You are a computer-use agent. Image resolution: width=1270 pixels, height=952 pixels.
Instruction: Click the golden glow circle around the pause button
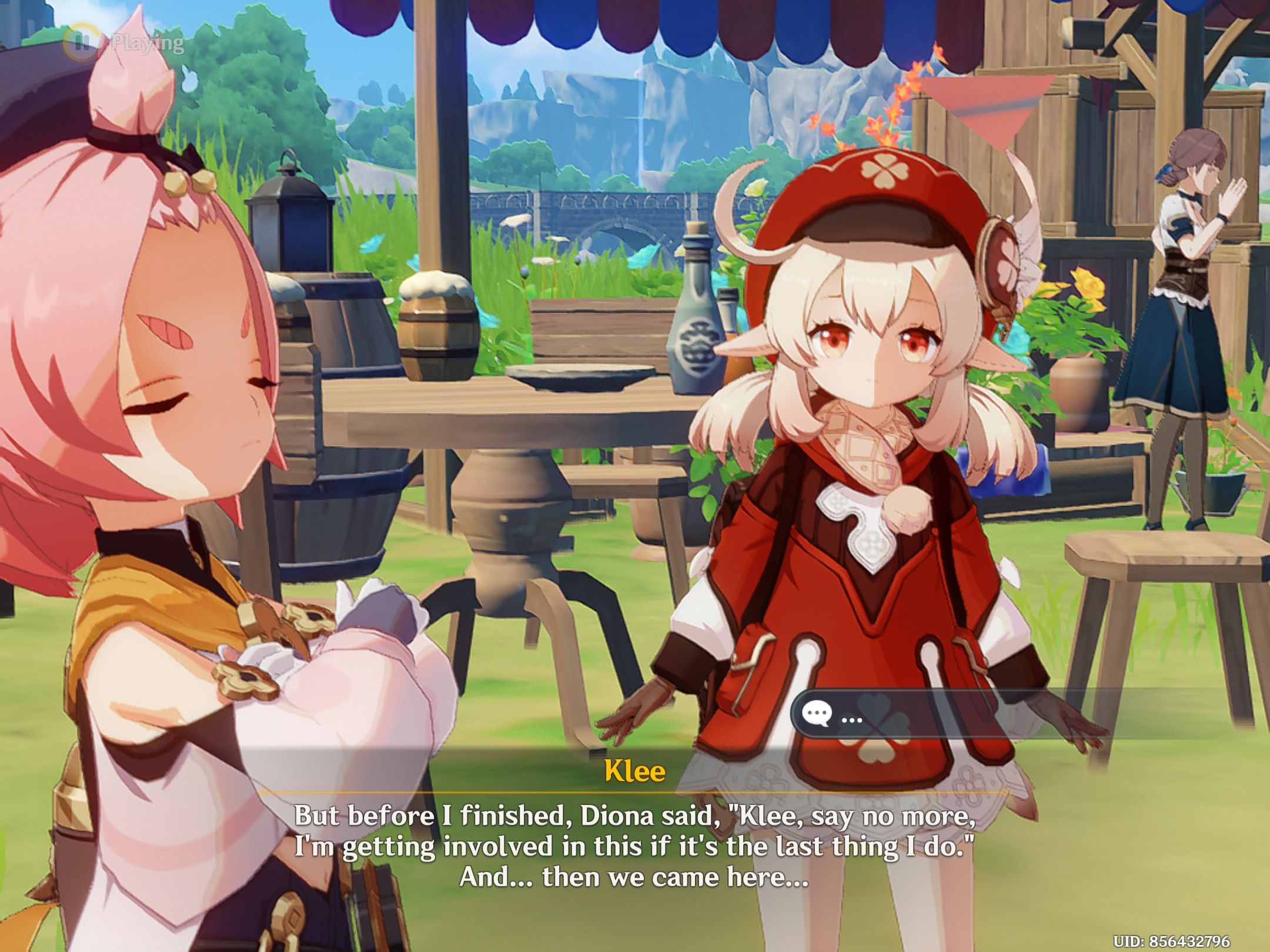81,41
